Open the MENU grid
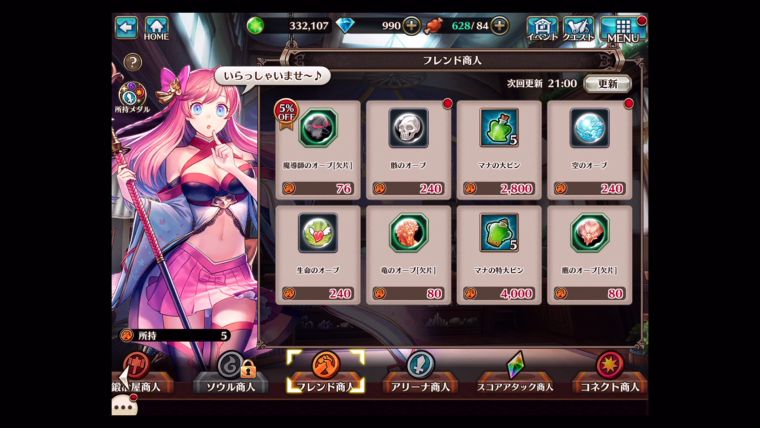This screenshot has width=760, height=428. [x=623, y=28]
